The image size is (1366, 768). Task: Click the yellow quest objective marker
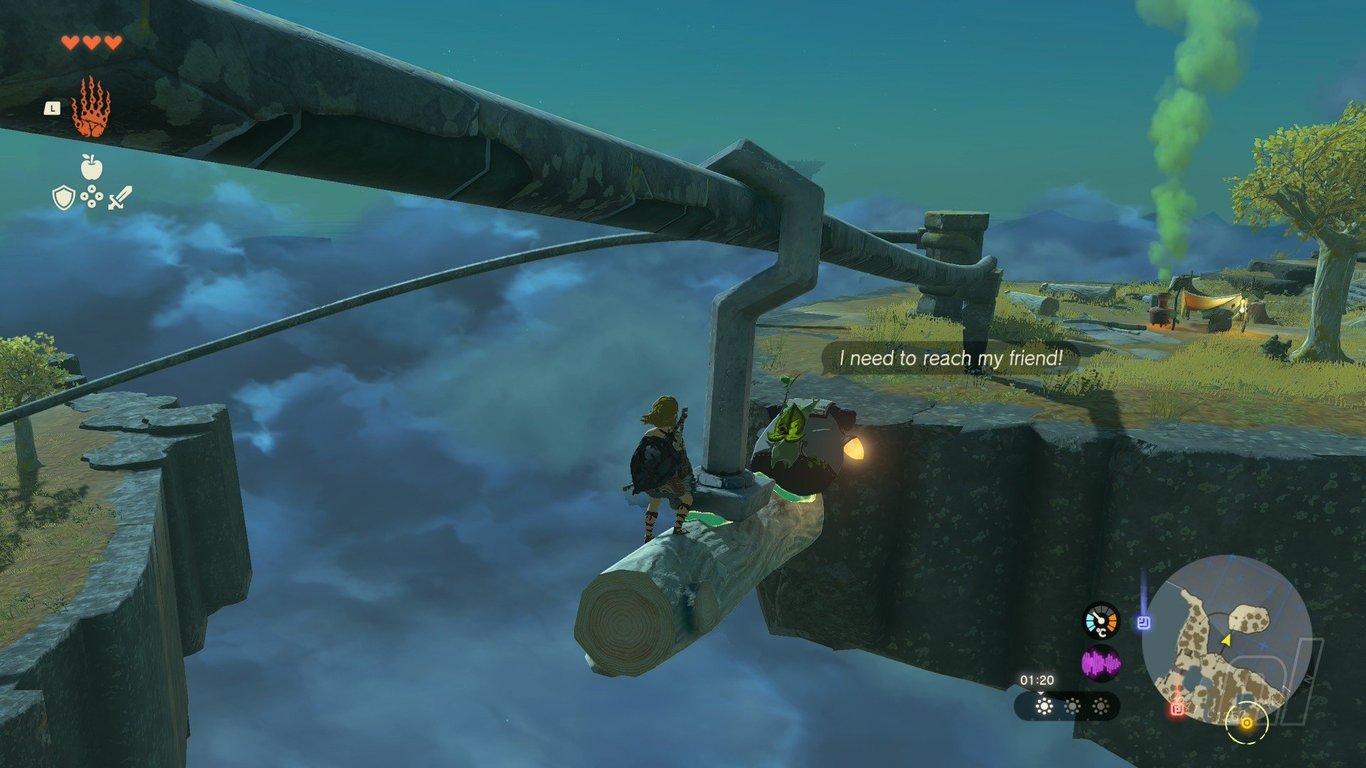(1247, 722)
